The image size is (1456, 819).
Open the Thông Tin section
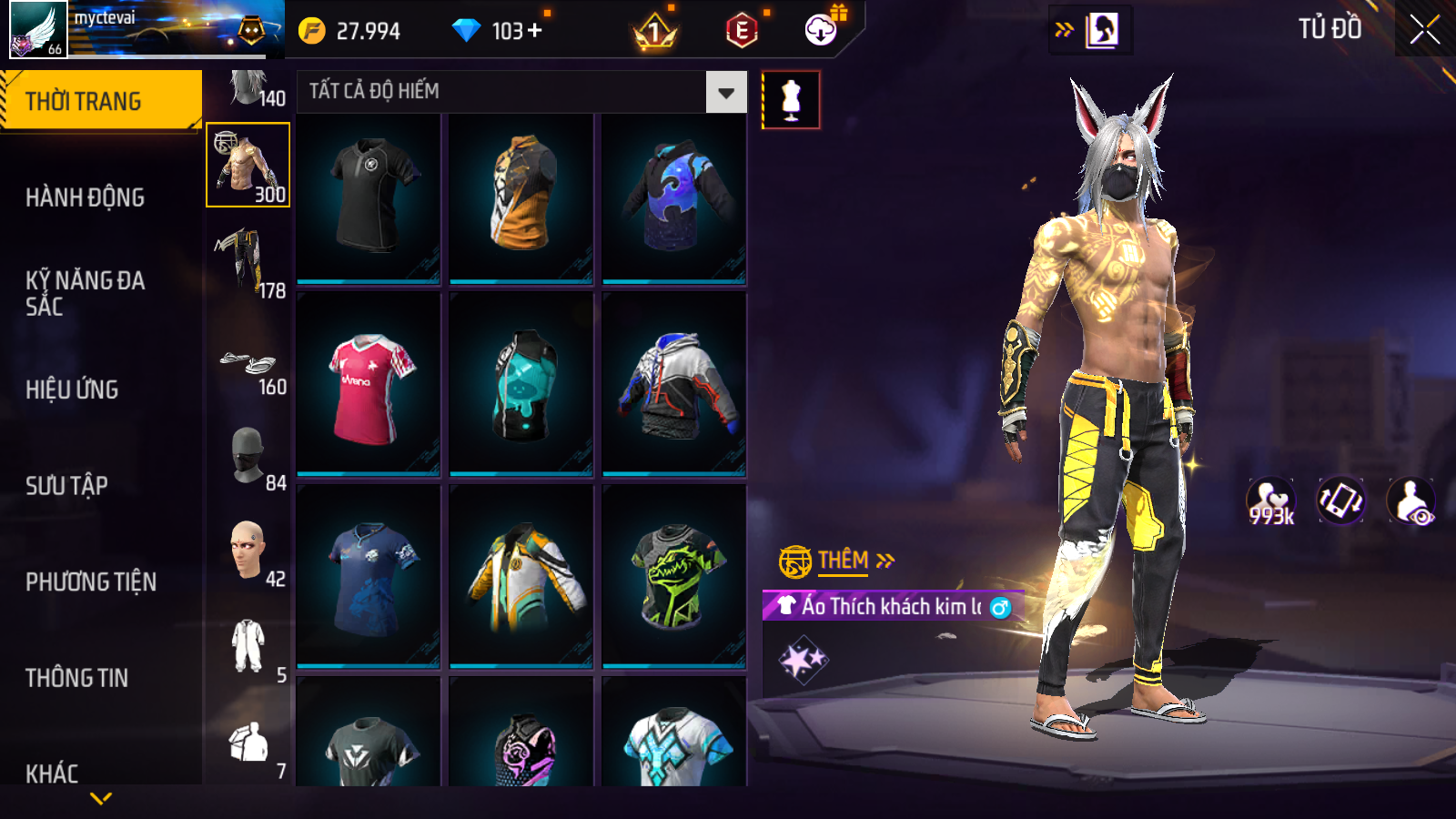pyautogui.click(x=76, y=678)
